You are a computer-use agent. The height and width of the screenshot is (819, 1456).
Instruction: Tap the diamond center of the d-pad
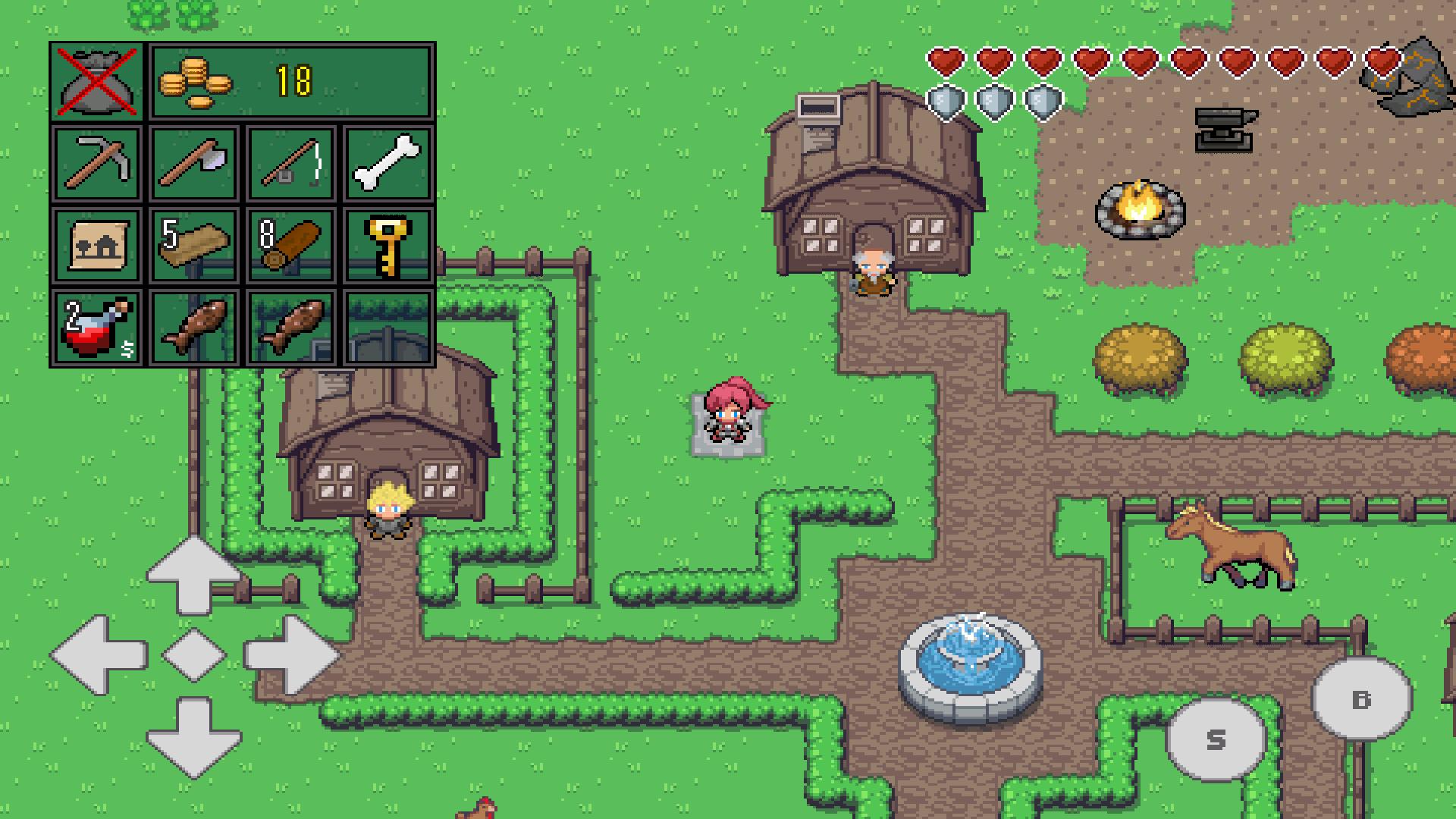194,654
